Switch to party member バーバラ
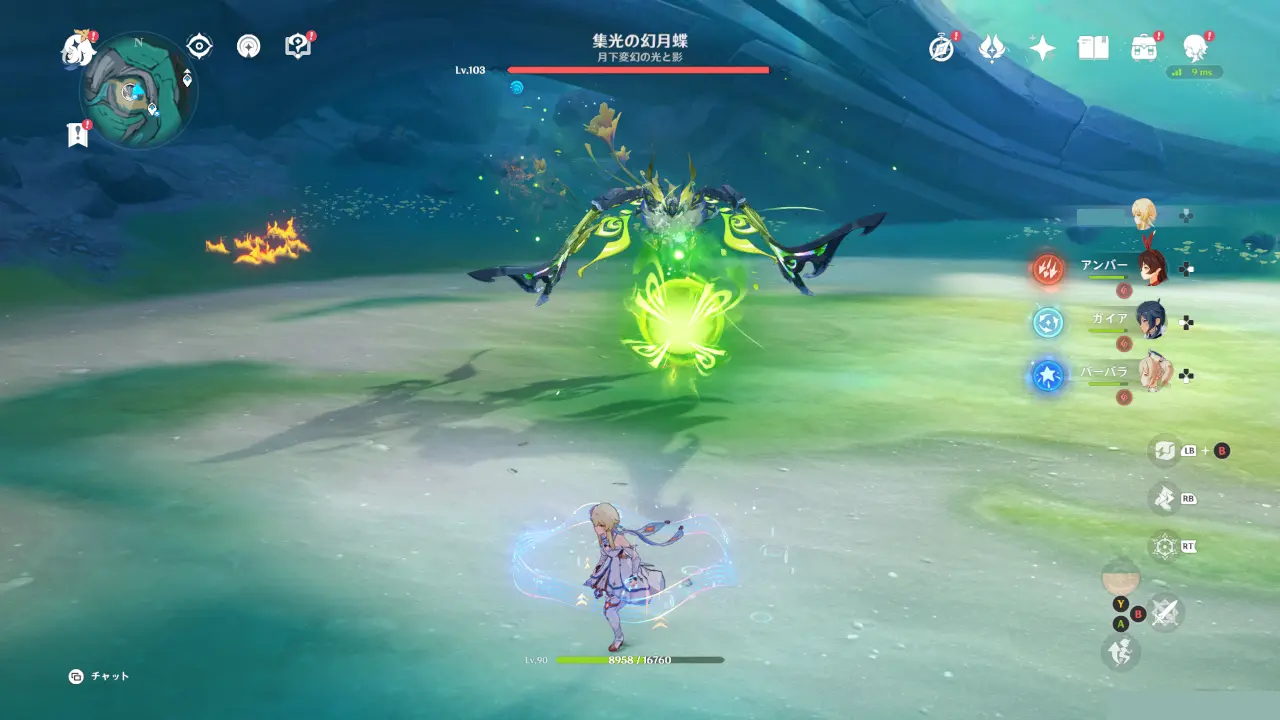Viewport: 1280px width, 720px height. click(x=1152, y=375)
